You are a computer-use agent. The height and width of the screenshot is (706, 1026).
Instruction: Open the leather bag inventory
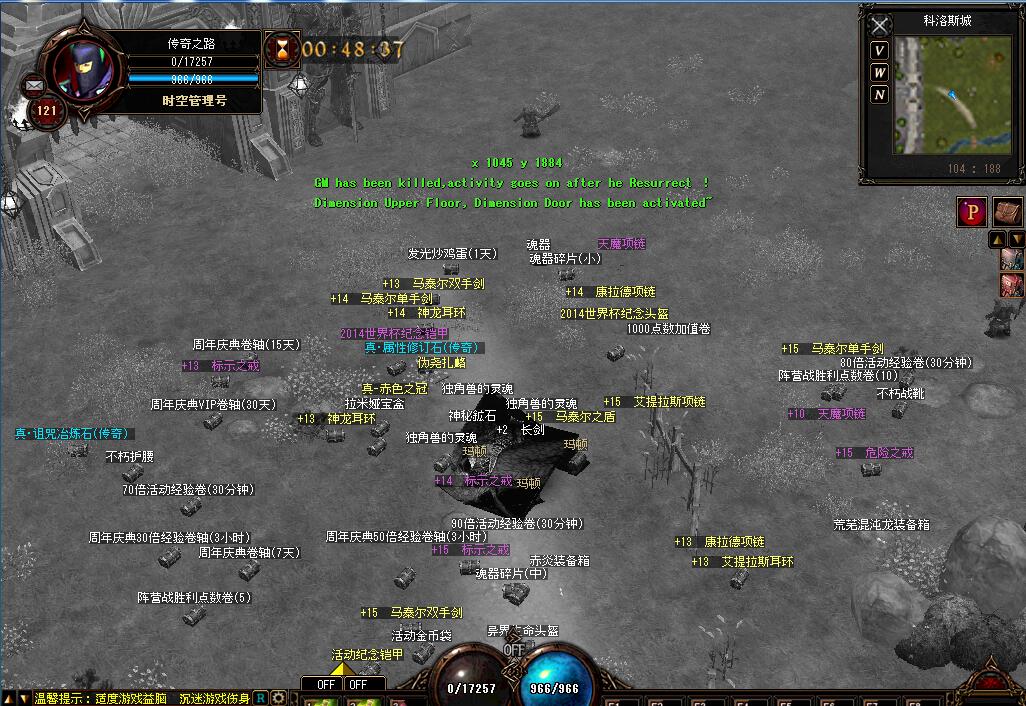click(1006, 212)
